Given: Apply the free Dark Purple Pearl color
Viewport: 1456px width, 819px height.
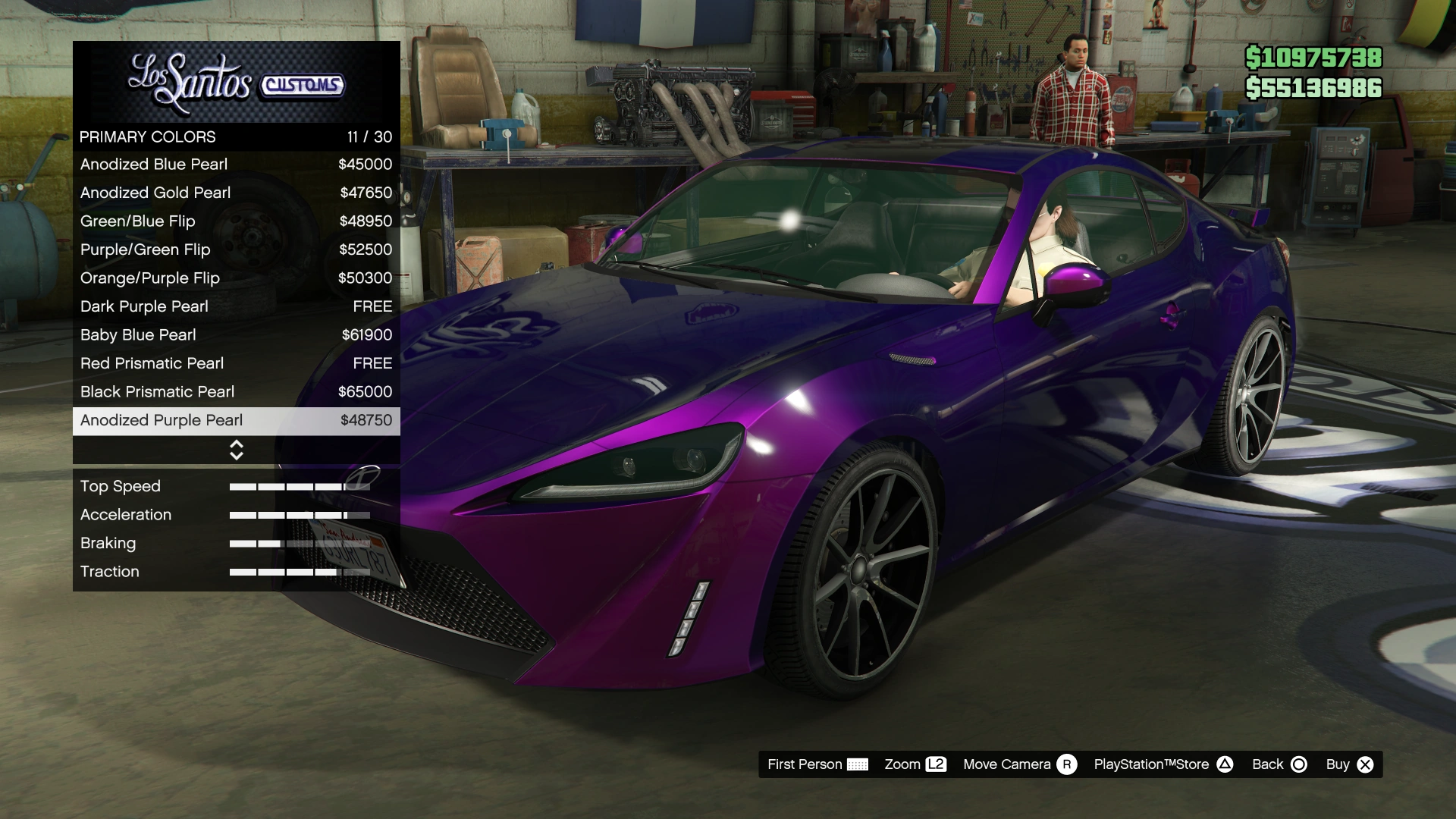Looking at the screenshot, I should click(236, 306).
